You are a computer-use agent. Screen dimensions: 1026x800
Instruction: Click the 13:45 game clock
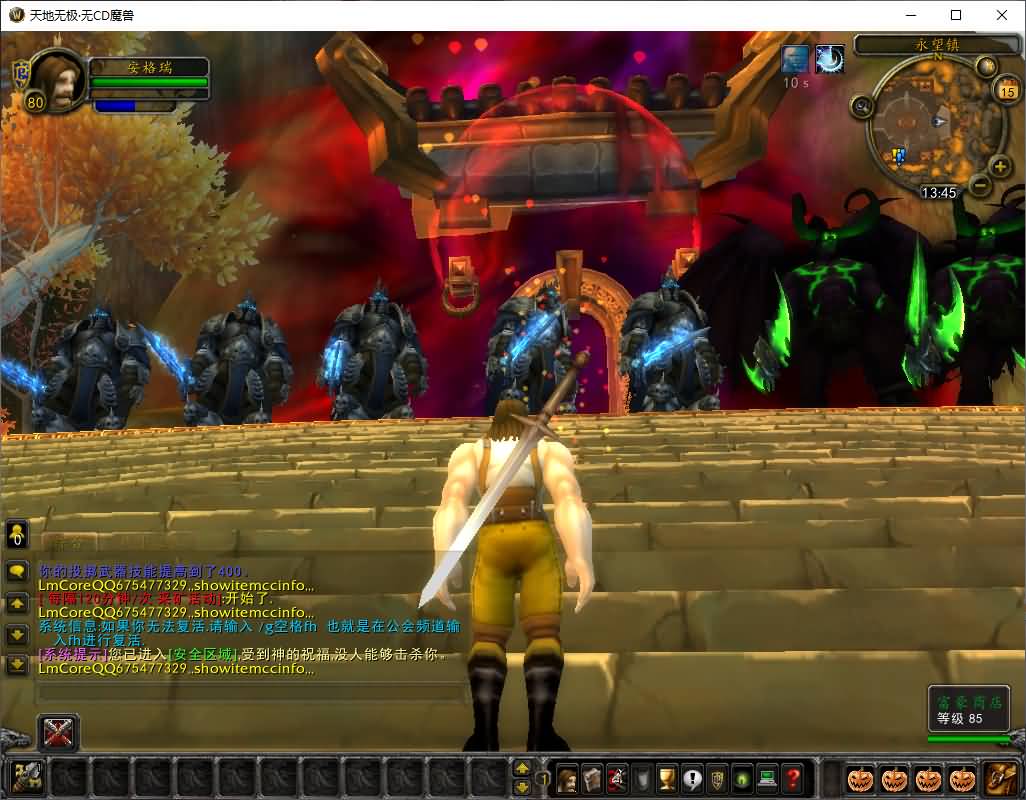(938, 193)
